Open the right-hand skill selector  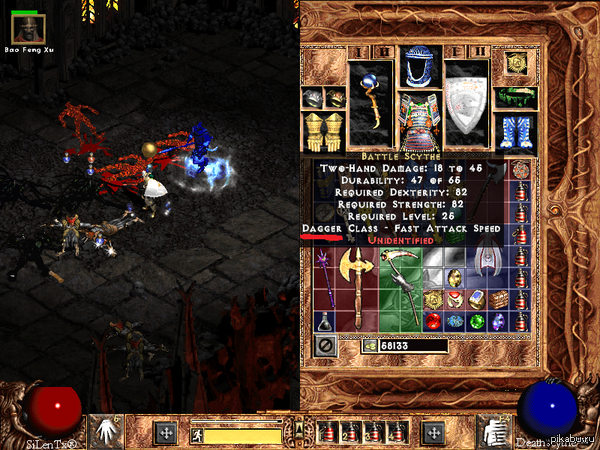493,431
